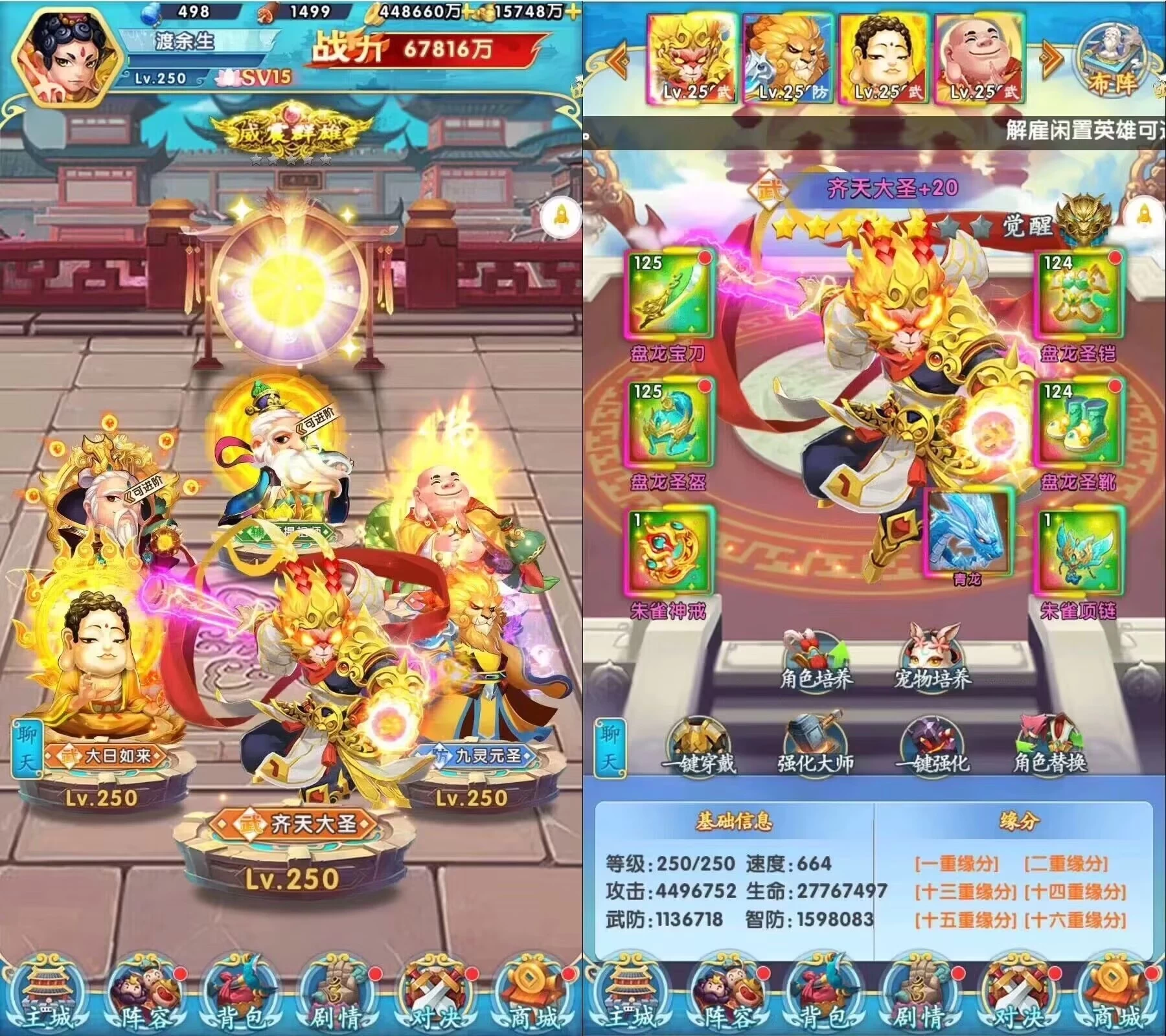Viewport: 1166px width, 1036px height.
Task: Open 宠物培养 pet training
Action: (x=932, y=657)
